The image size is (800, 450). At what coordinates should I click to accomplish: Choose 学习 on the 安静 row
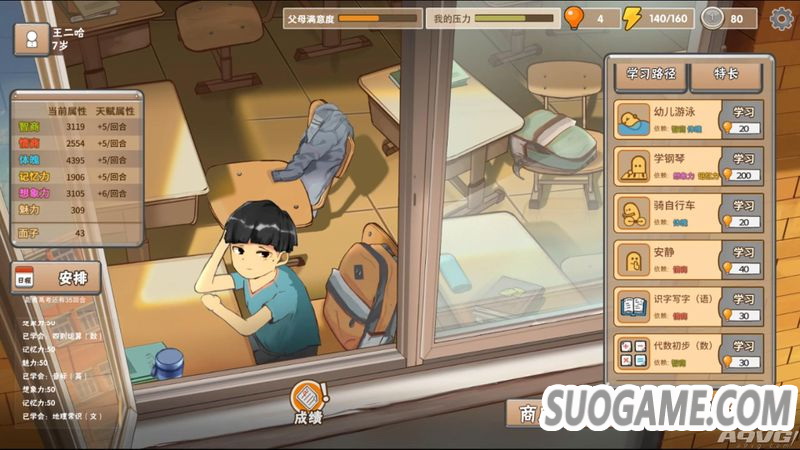742,261
